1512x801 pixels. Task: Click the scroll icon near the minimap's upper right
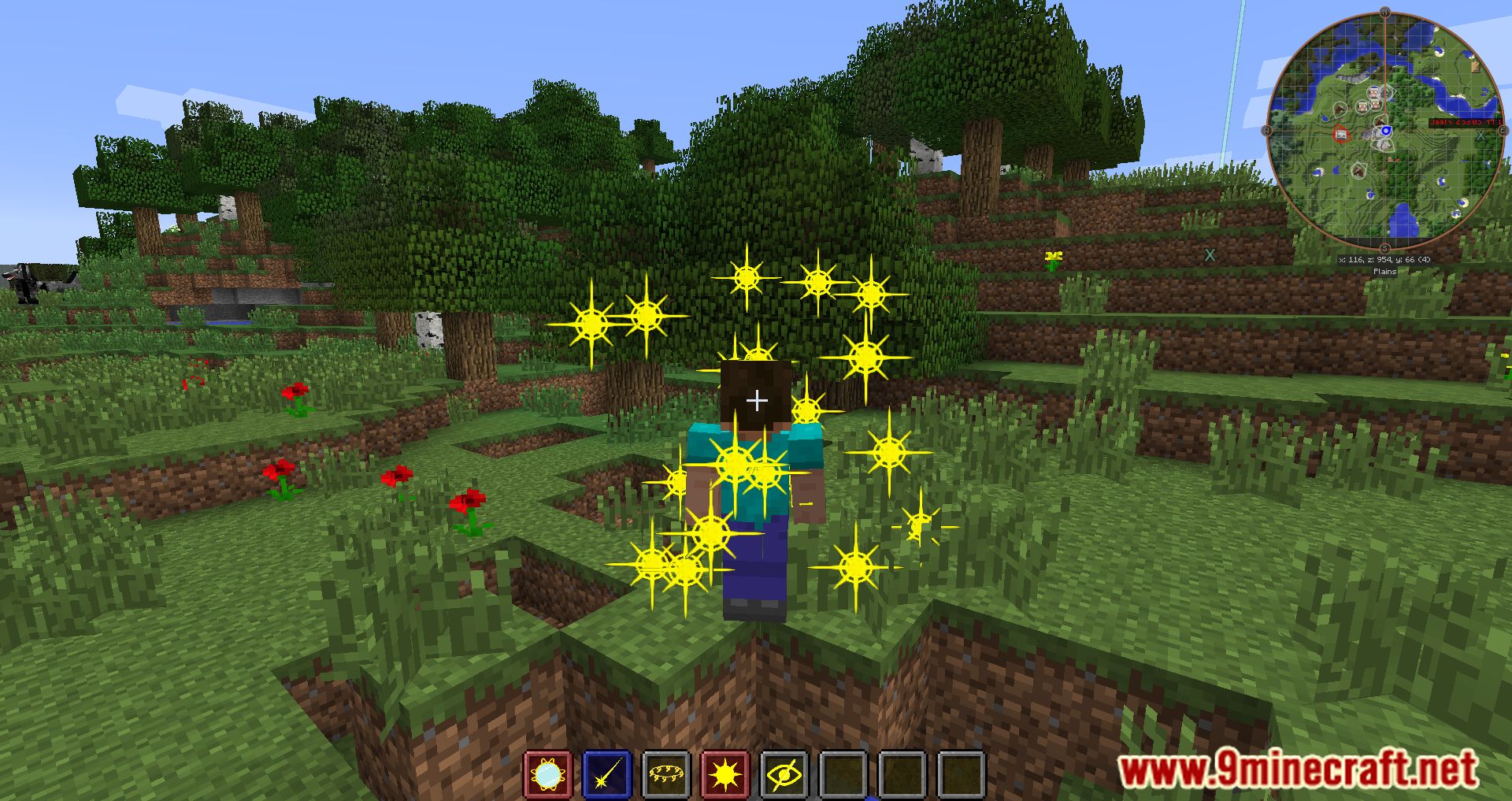[x=1475, y=67]
